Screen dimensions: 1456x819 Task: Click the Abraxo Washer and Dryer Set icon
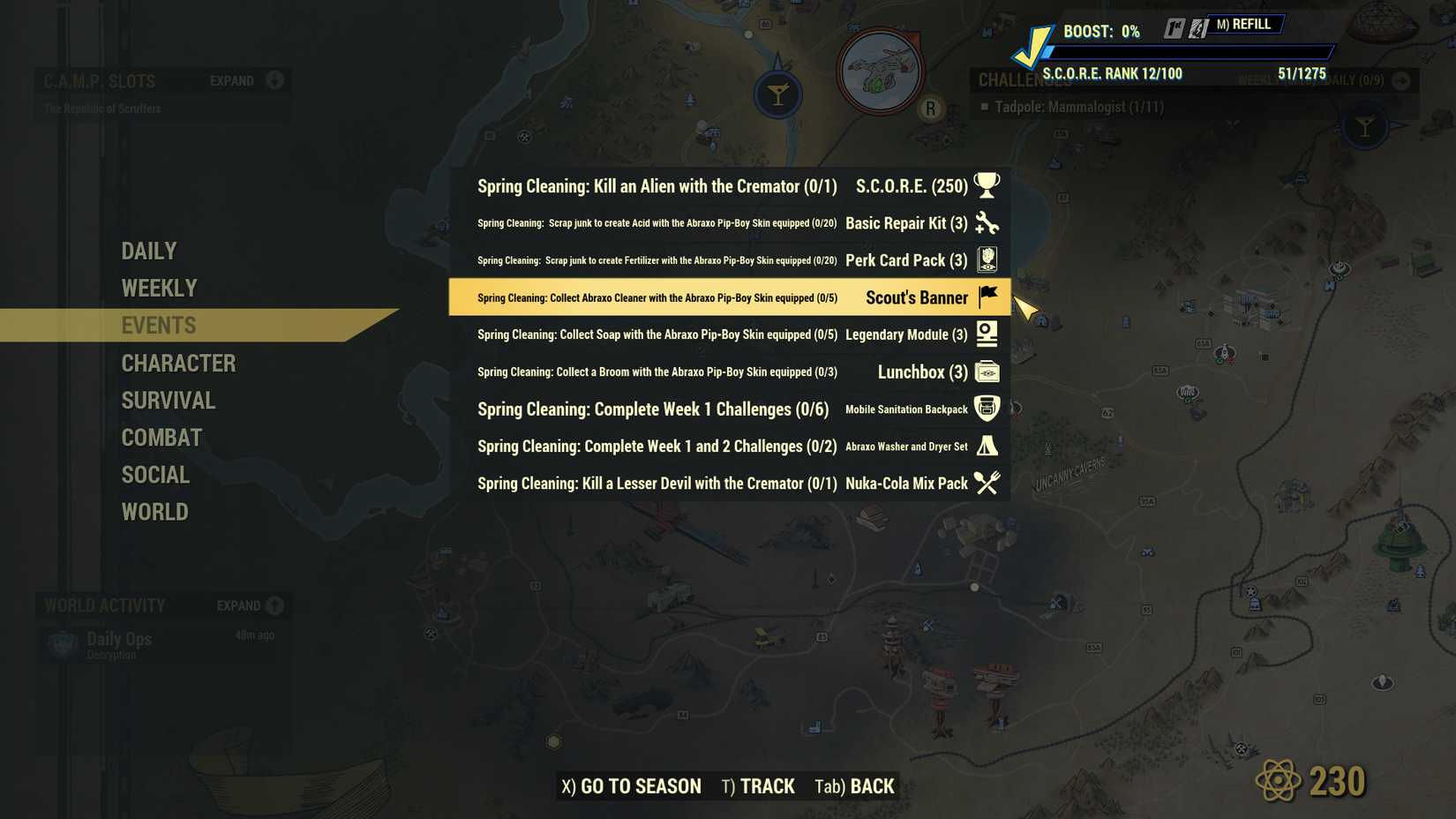986,446
